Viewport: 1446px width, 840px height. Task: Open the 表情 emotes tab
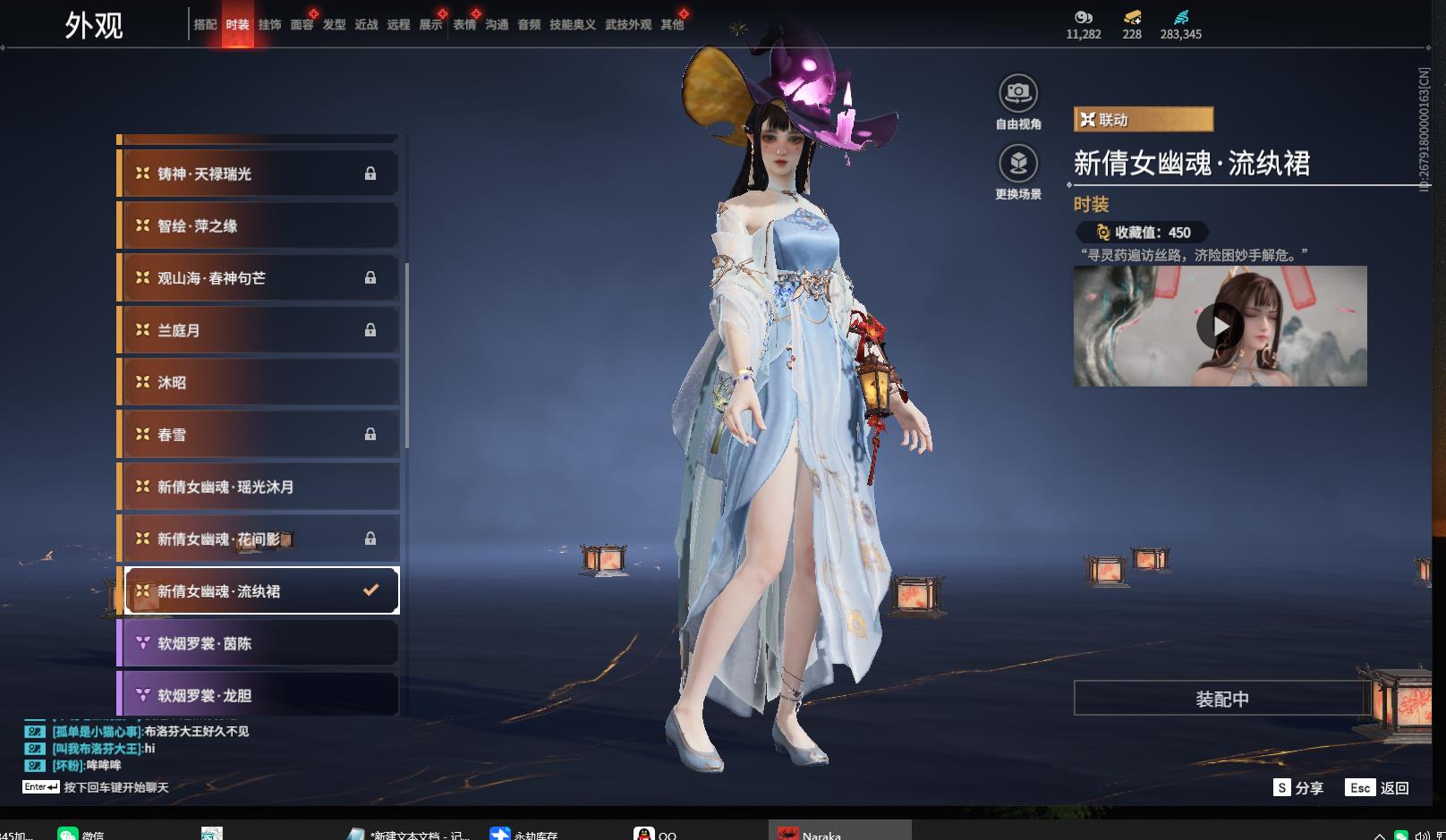point(464,25)
